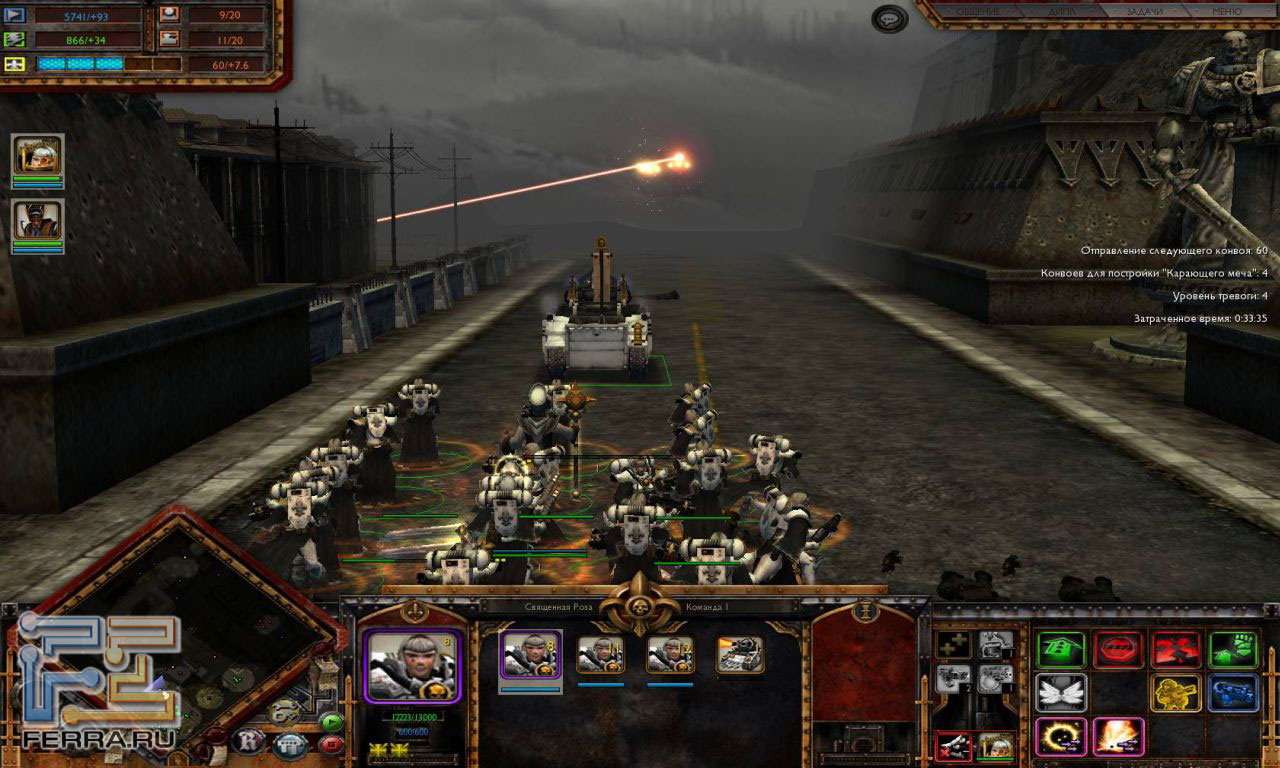
Task: Cast the golden halo ring ability
Action: point(1061,737)
